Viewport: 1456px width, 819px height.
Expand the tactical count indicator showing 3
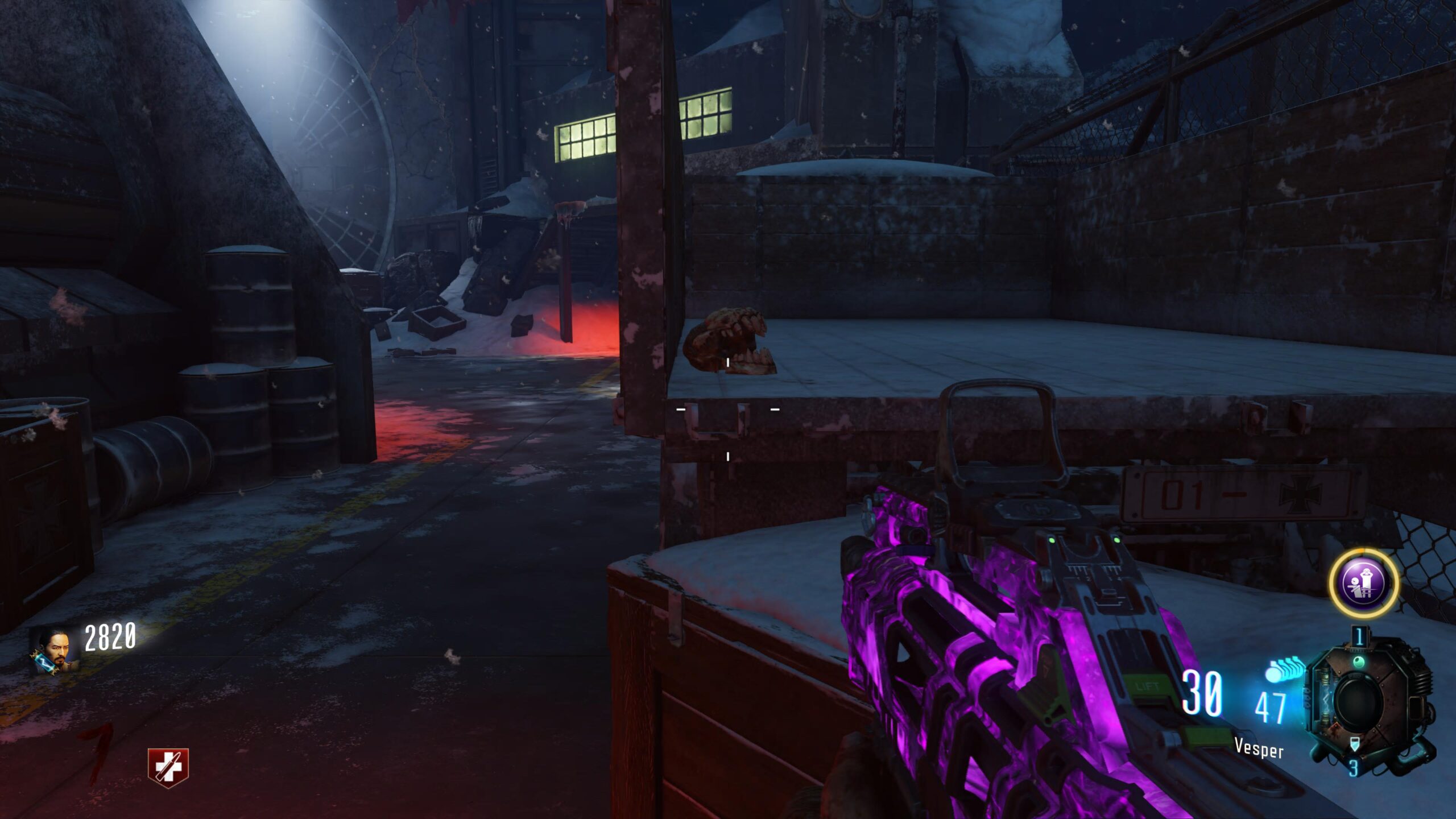[1355, 768]
